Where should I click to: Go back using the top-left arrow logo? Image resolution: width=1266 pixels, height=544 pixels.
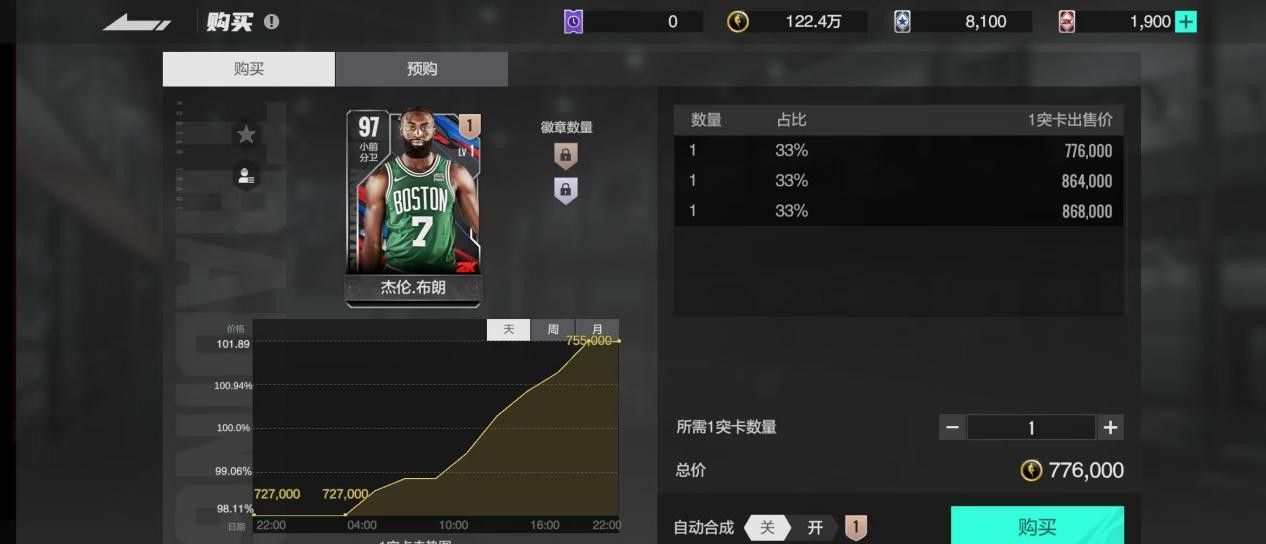137,22
